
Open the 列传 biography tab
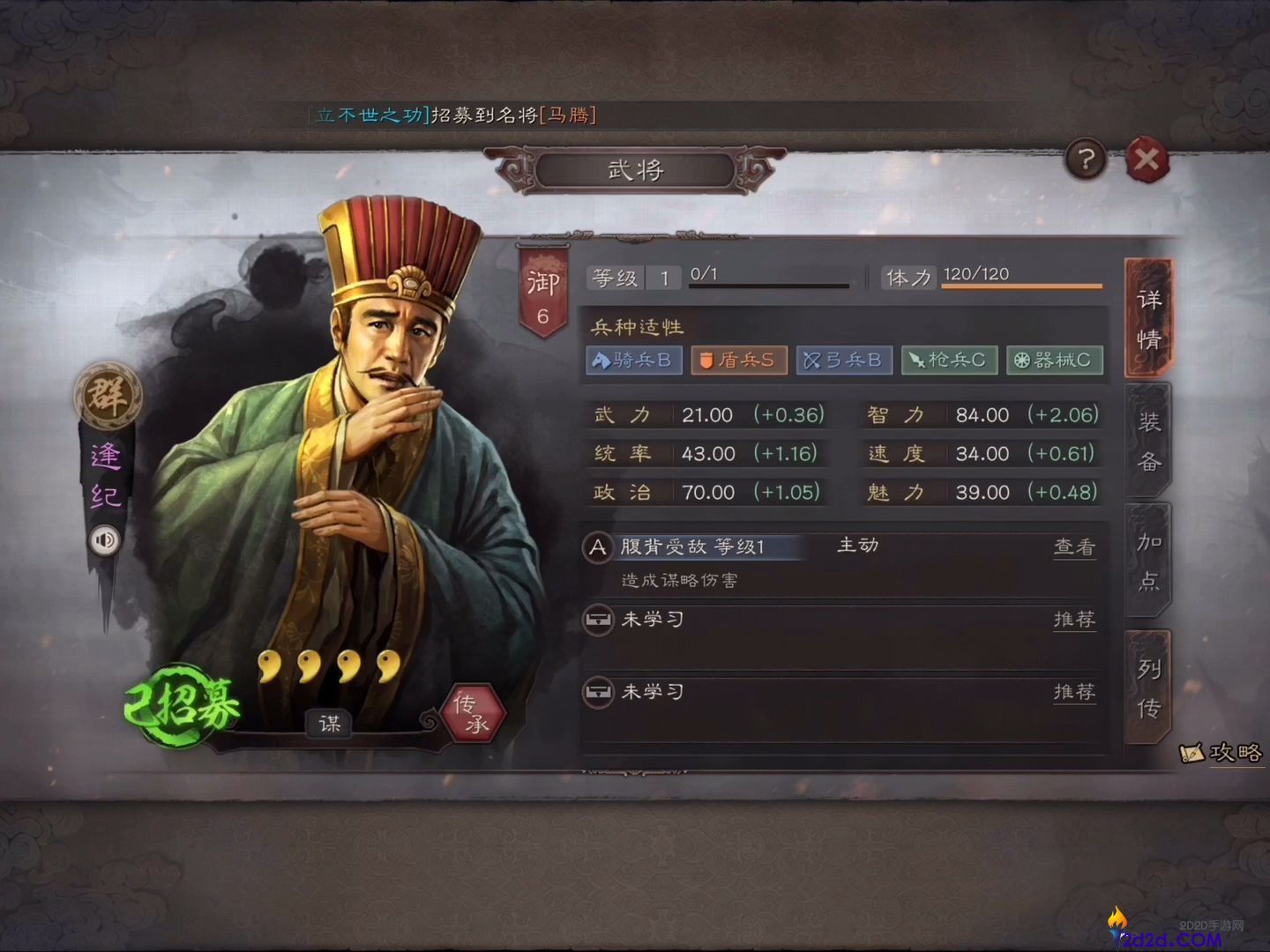1148,688
